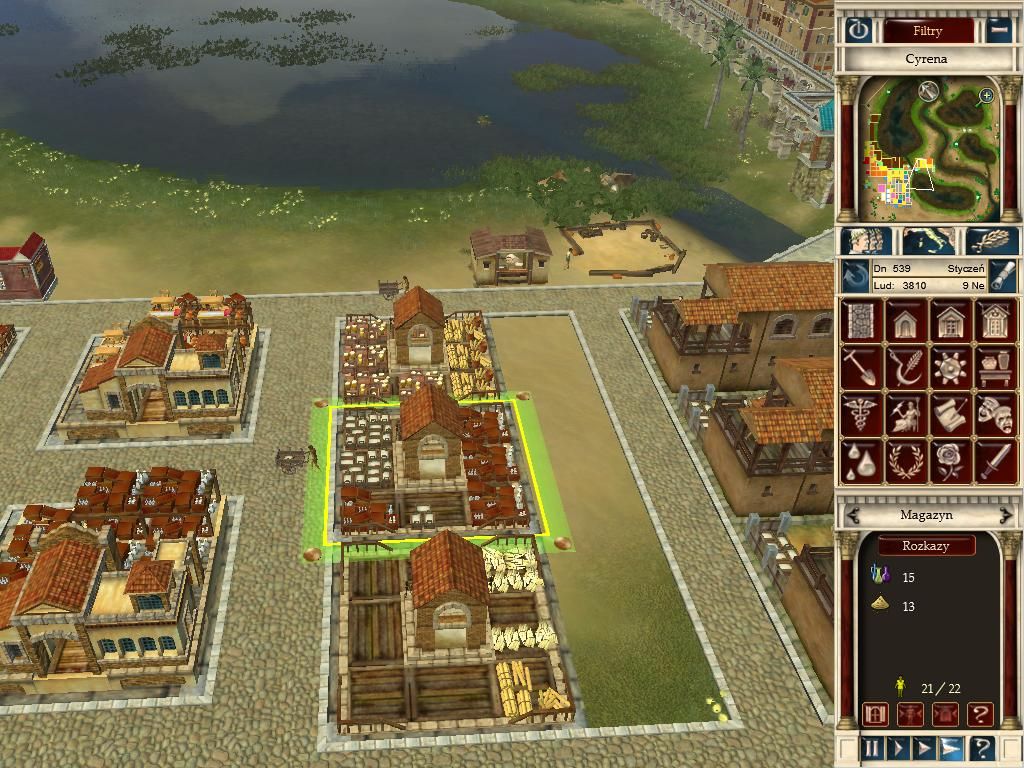1024x768 pixels.
Task: Go to the next Magazyn with right arrow
Action: pos(1005,515)
